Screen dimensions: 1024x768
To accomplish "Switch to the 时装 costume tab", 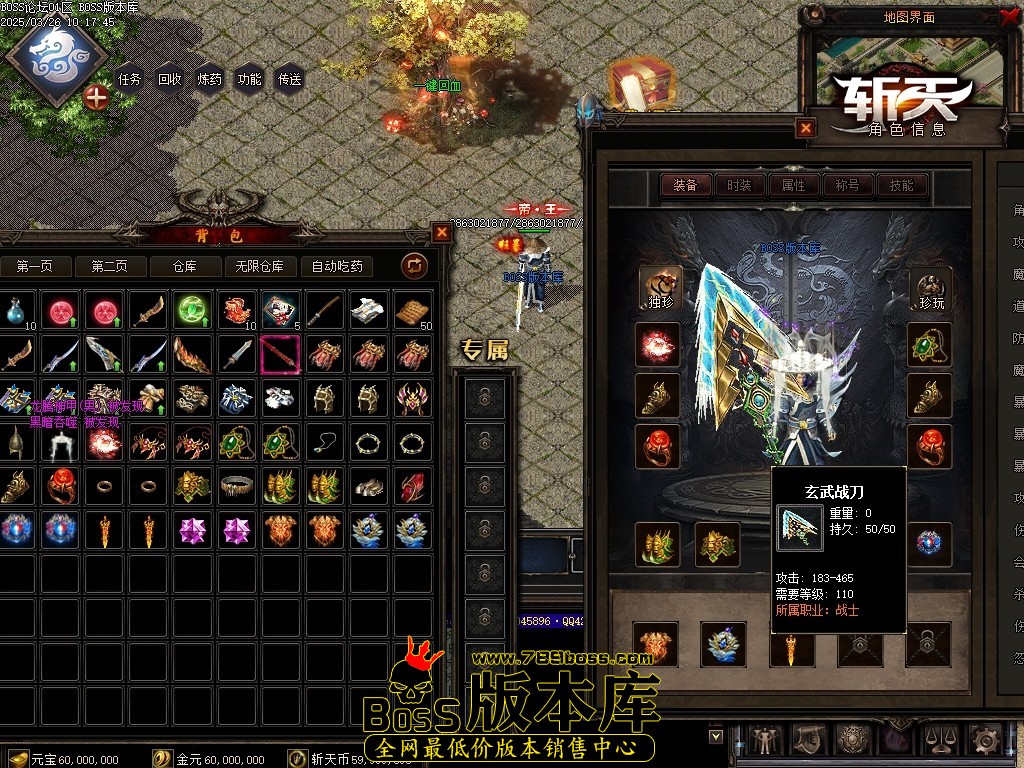I will 739,185.
